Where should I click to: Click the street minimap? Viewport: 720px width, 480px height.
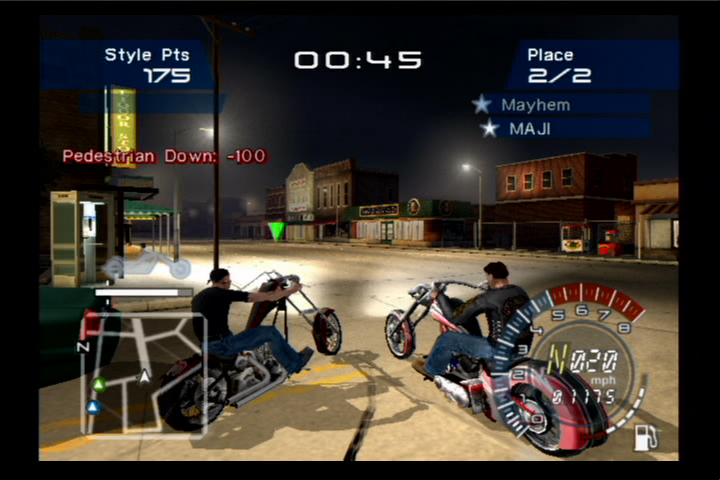coord(144,375)
